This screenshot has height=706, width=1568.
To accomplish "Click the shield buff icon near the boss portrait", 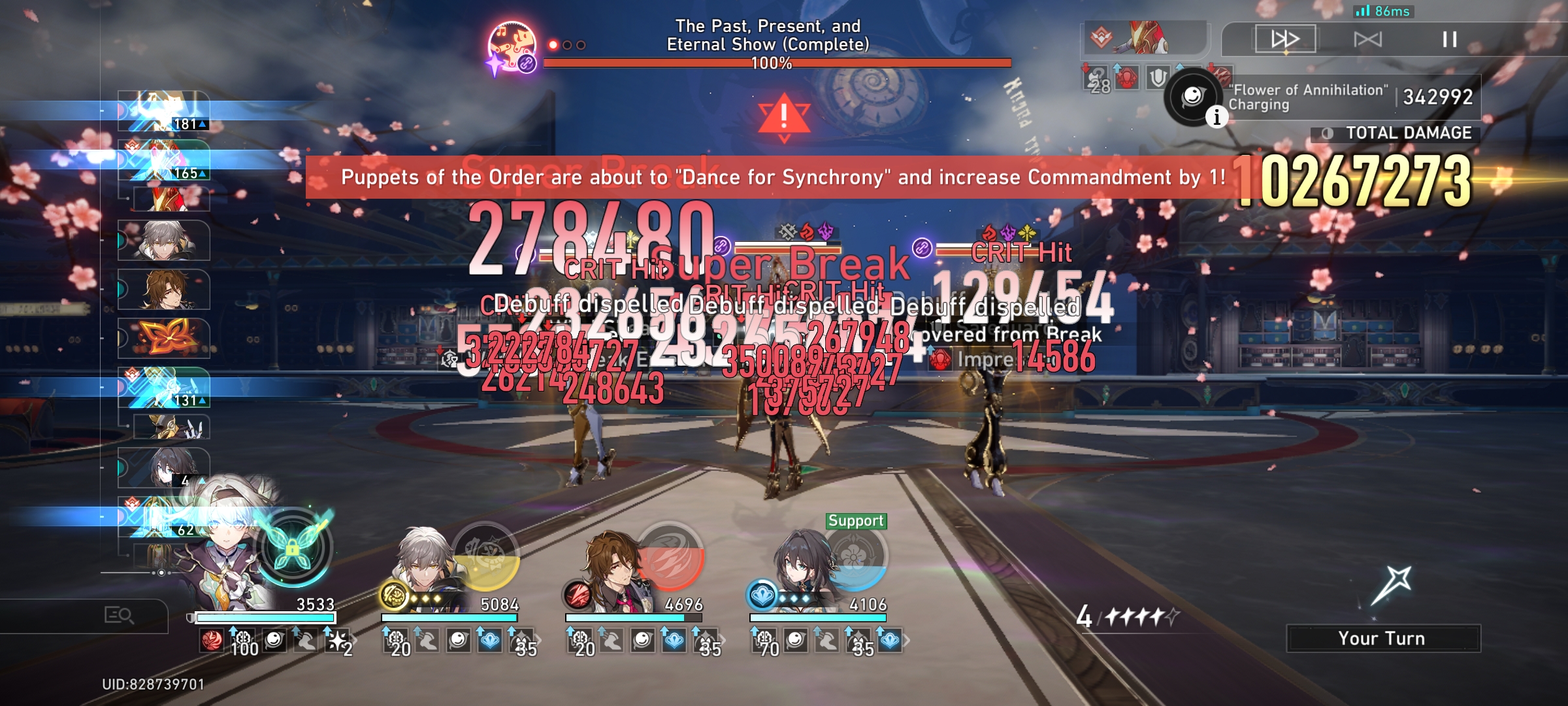I will coord(1158,78).
